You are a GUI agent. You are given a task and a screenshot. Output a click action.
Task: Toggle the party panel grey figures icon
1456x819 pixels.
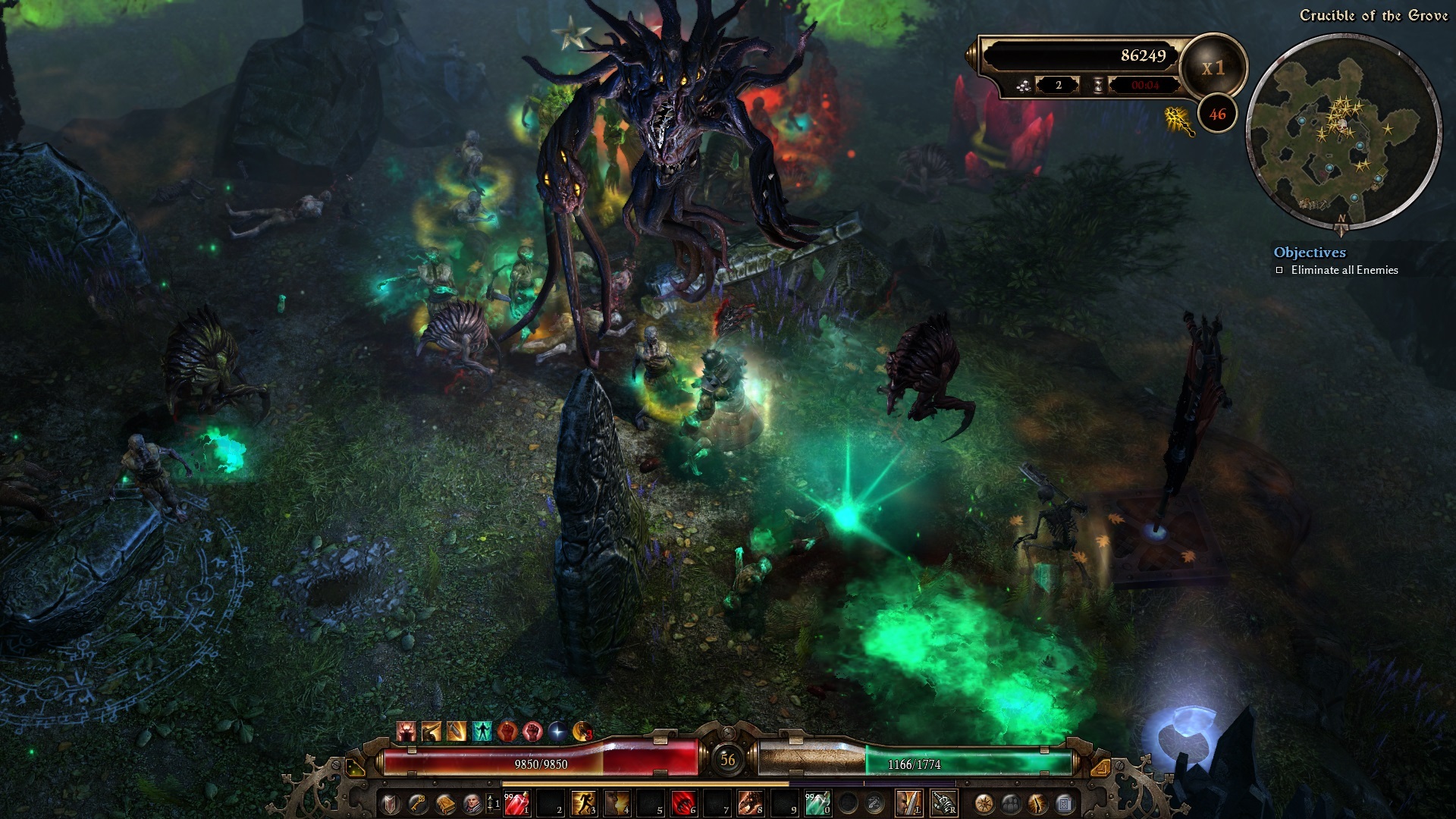(x=1010, y=805)
